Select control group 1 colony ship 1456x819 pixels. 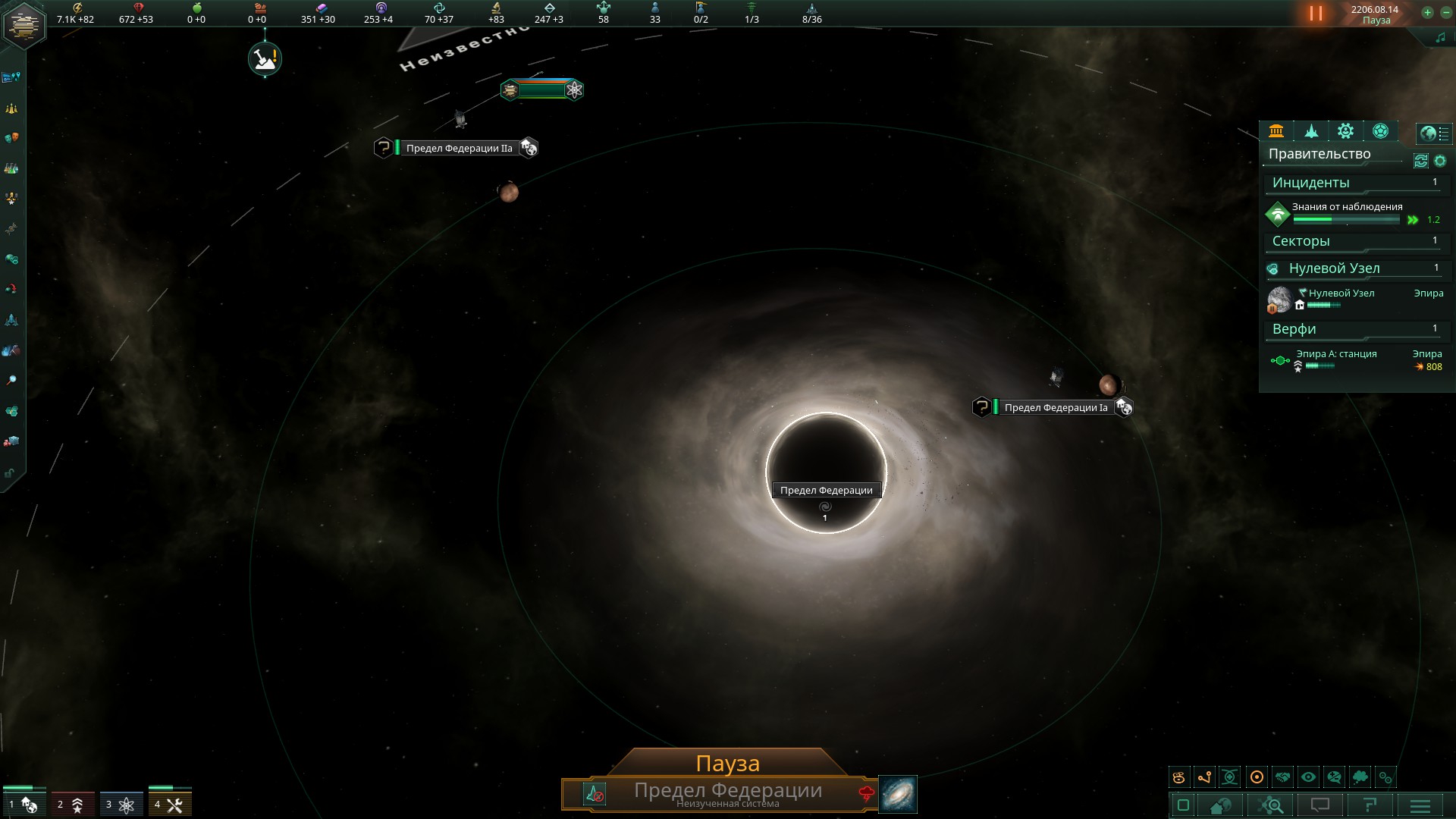23,805
